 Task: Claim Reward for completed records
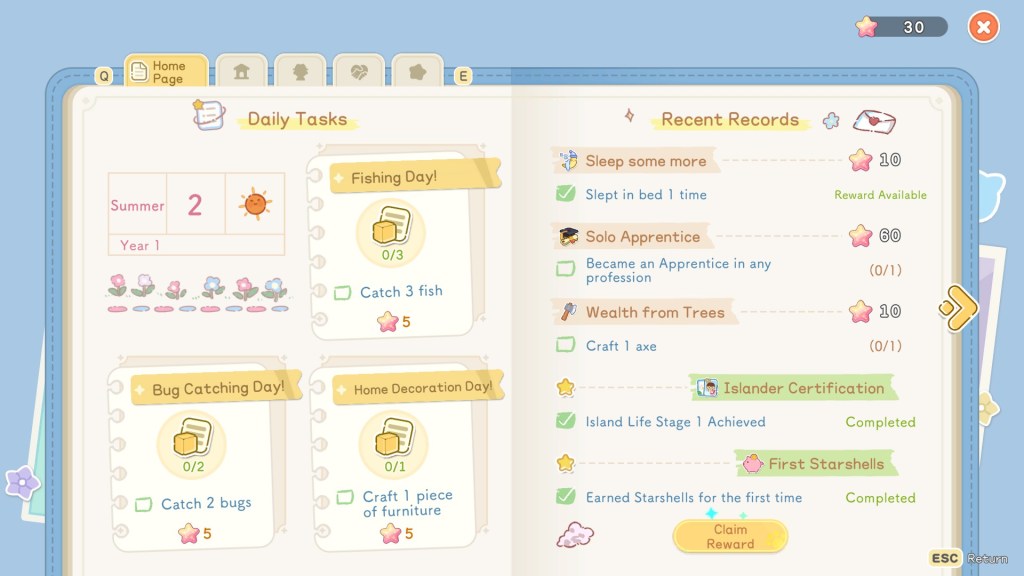click(730, 536)
